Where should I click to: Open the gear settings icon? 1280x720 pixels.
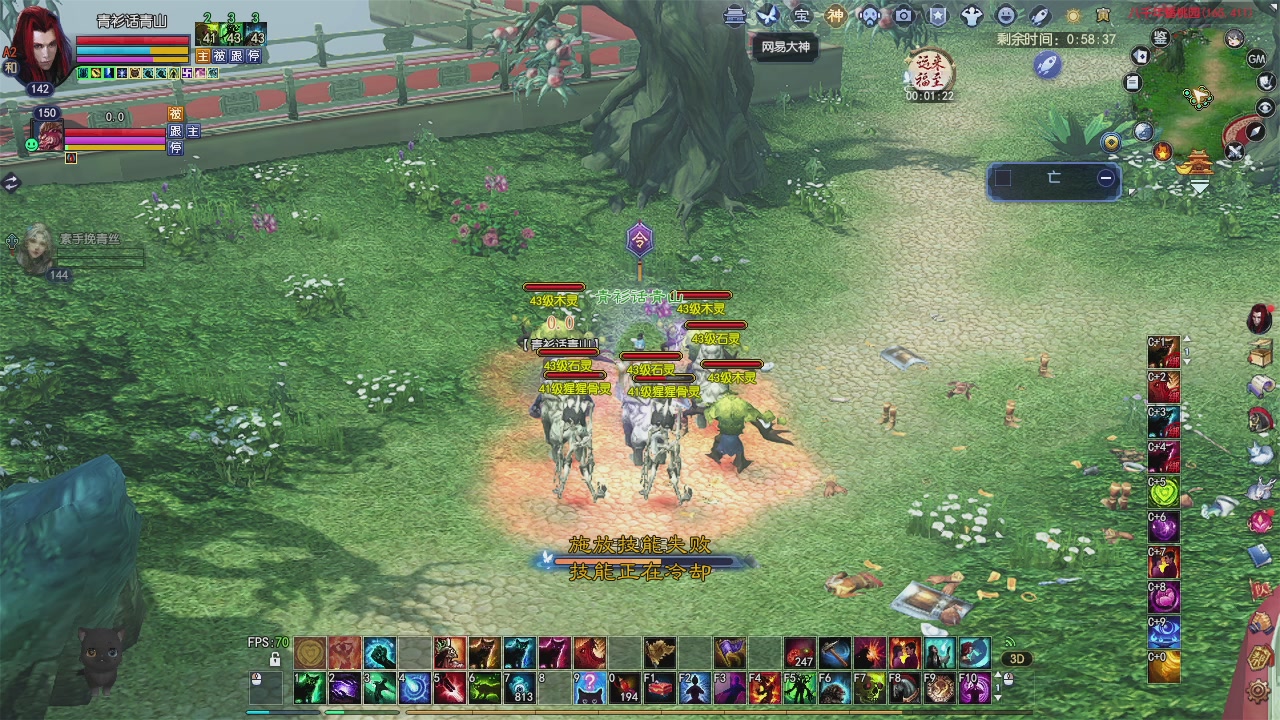pyautogui.click(x=1260, y=689)
